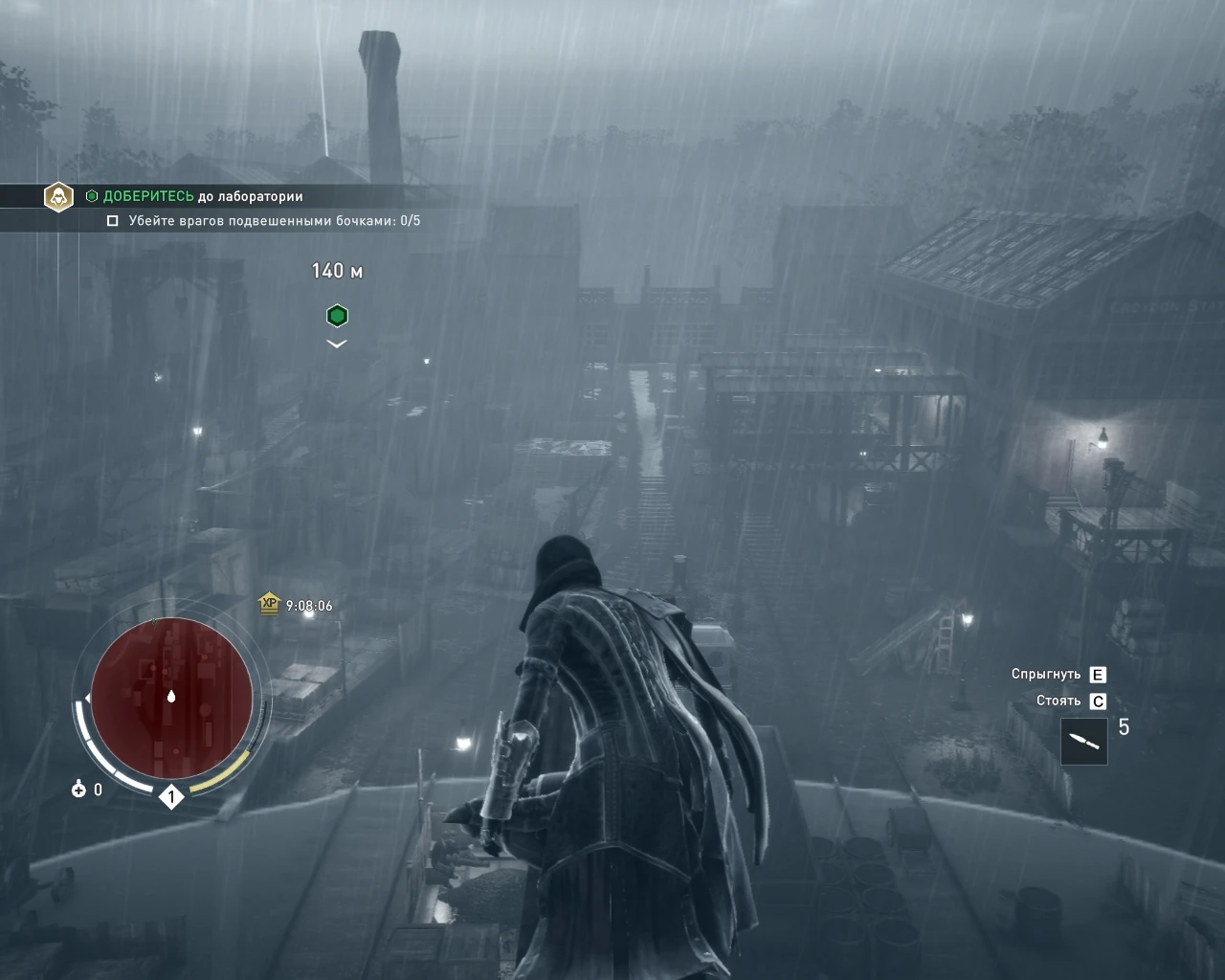Click the green waypoint marker below 140 м
This screenshot has width=1225, height=980.
(x=335, y=315)
